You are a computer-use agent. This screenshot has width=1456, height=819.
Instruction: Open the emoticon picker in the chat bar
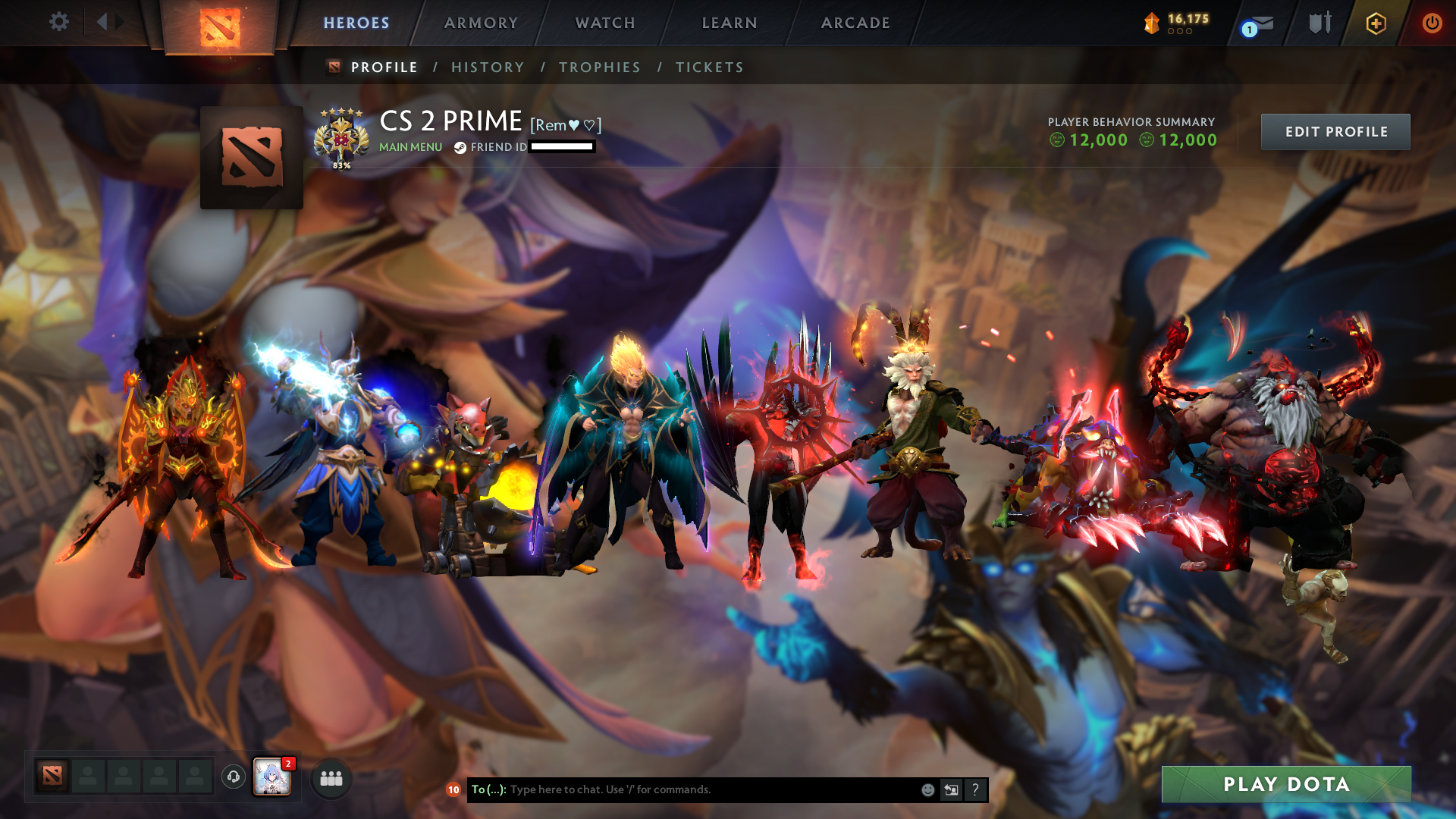927,789
